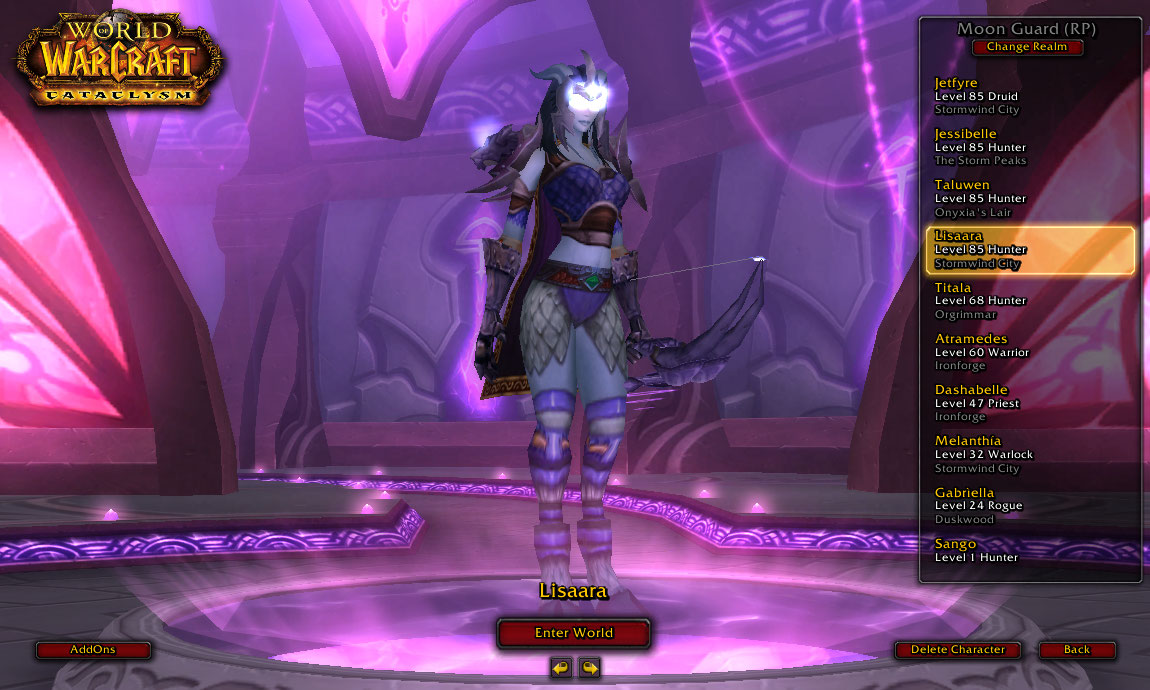Rotate character with right arrow button
The image size is (1150, 690).
[589, 667]
